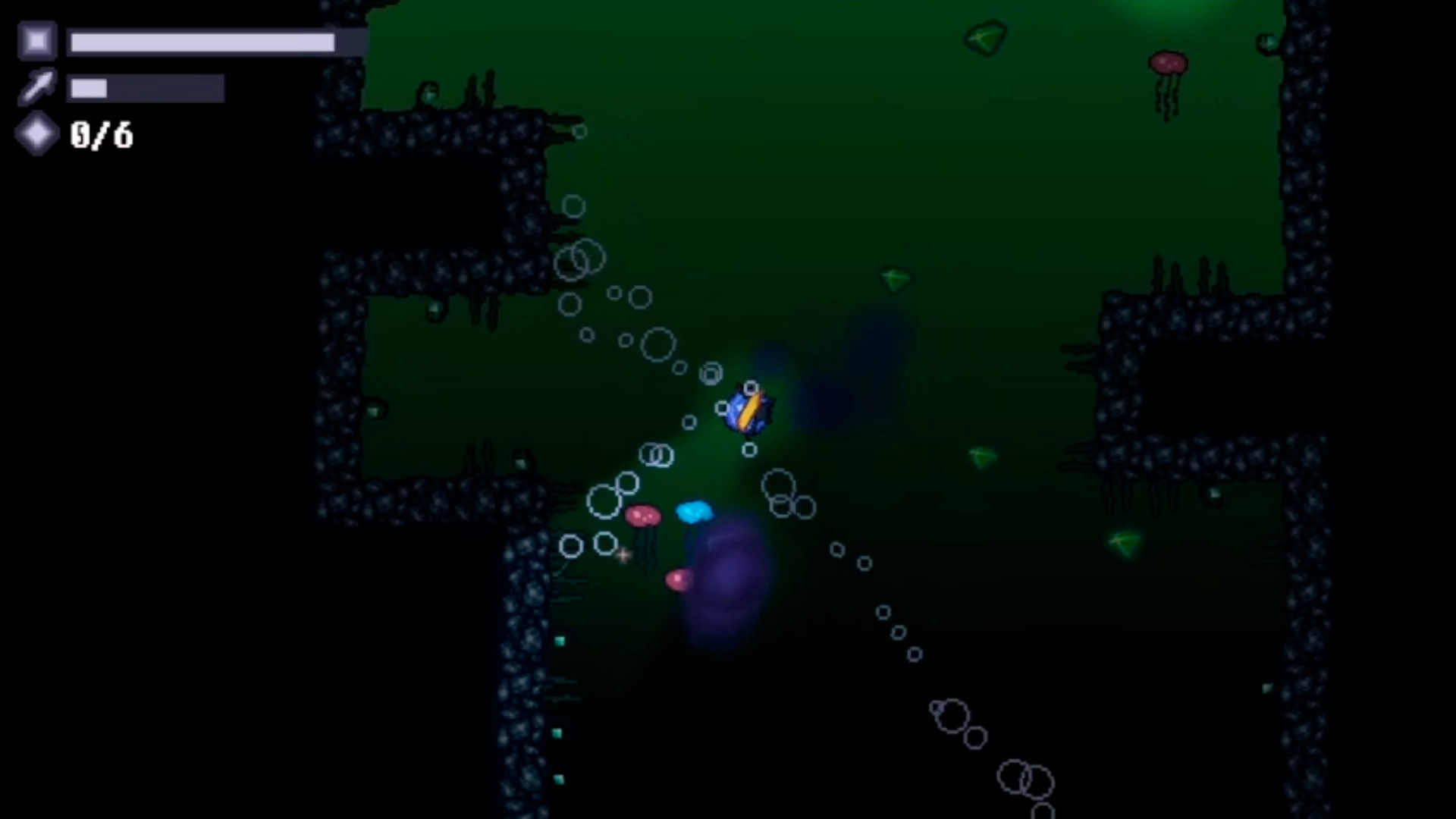This screenshot has width=1456, height=819.
Task: Click the pink mushroom on the purple coral
Action: (x=679, y=580)
